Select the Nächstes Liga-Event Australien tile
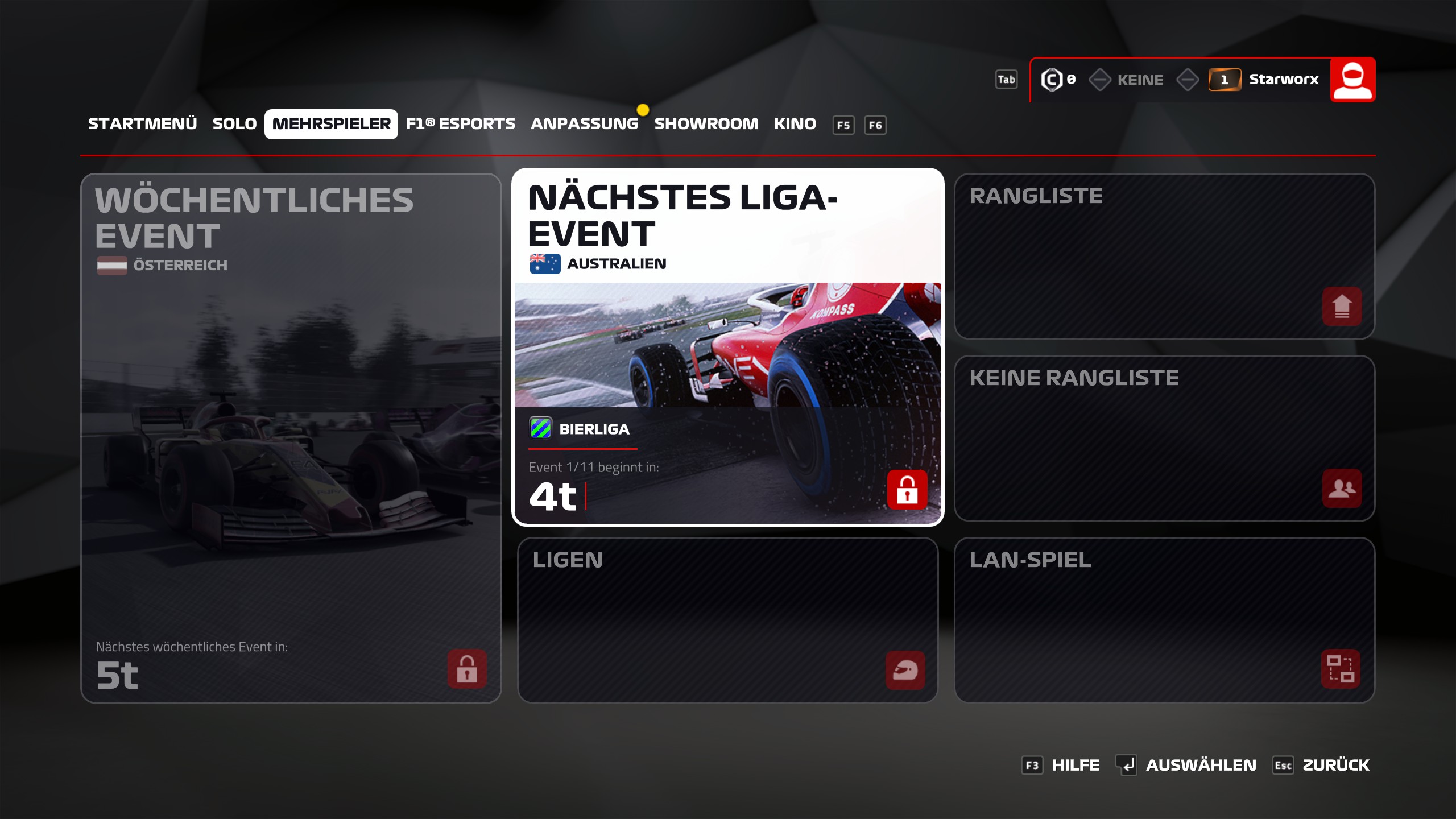 pyautogui.click(x=727, y=347)
